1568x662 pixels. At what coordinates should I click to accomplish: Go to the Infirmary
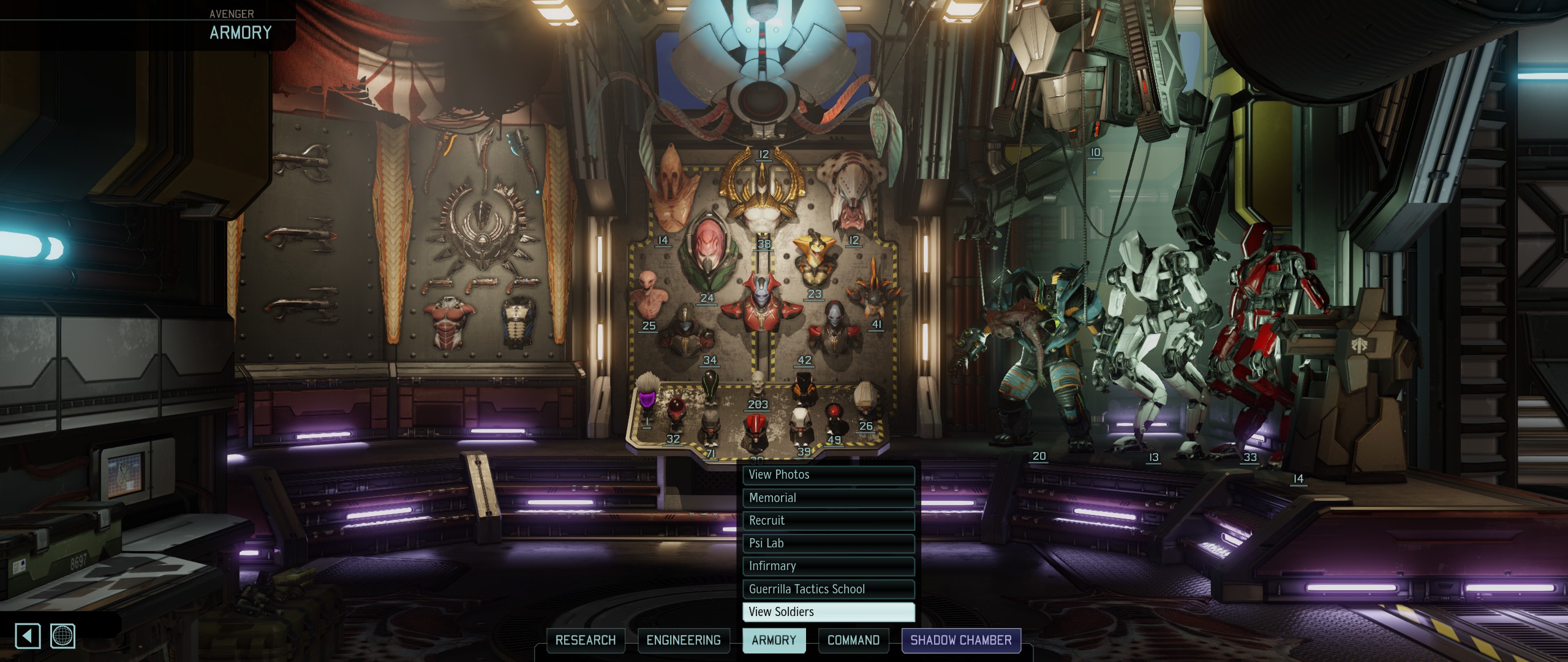(x=828, y=566)
